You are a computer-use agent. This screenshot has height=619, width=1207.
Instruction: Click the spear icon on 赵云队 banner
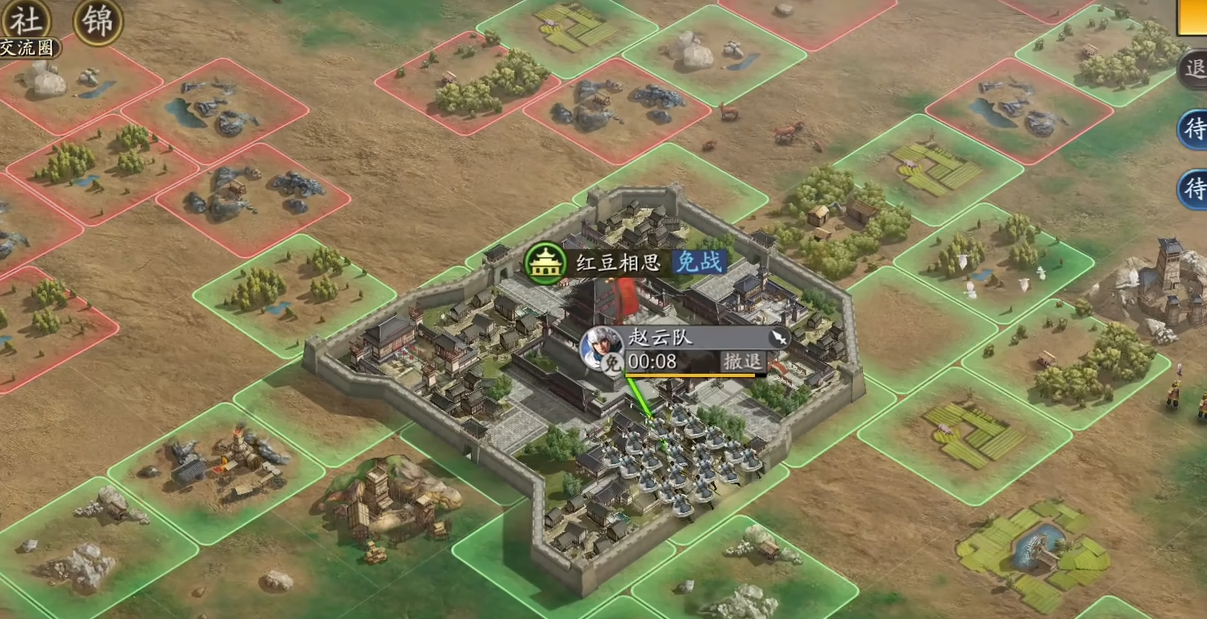(x=778, y=339)
